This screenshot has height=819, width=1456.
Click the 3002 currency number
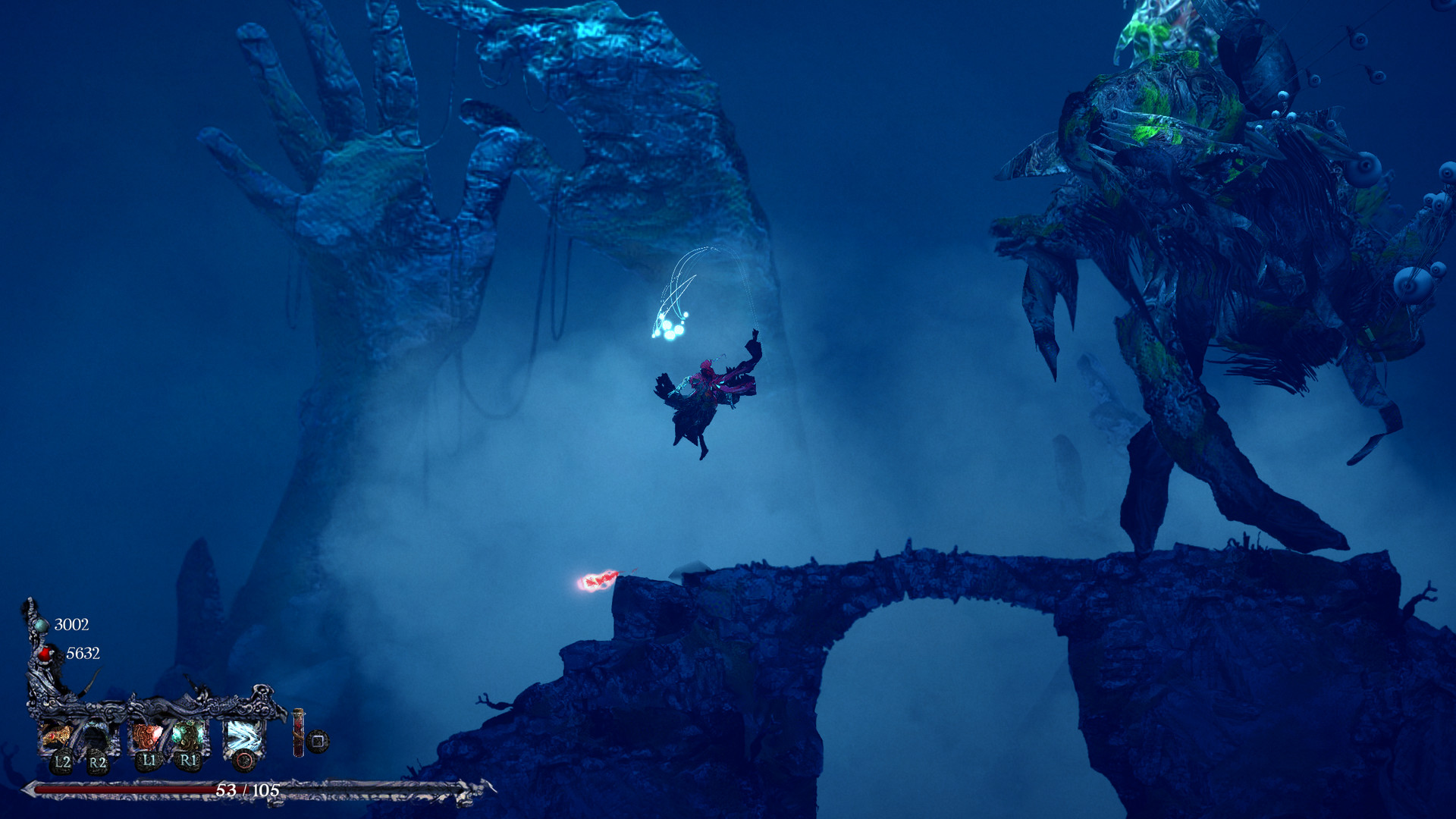[72, 625]
